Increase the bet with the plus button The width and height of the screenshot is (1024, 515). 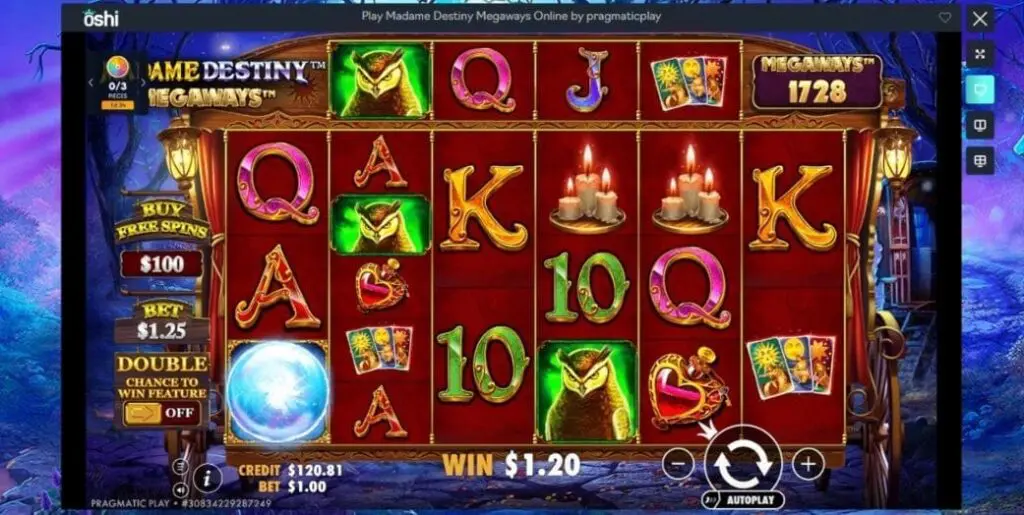click(x=808, y=463)
